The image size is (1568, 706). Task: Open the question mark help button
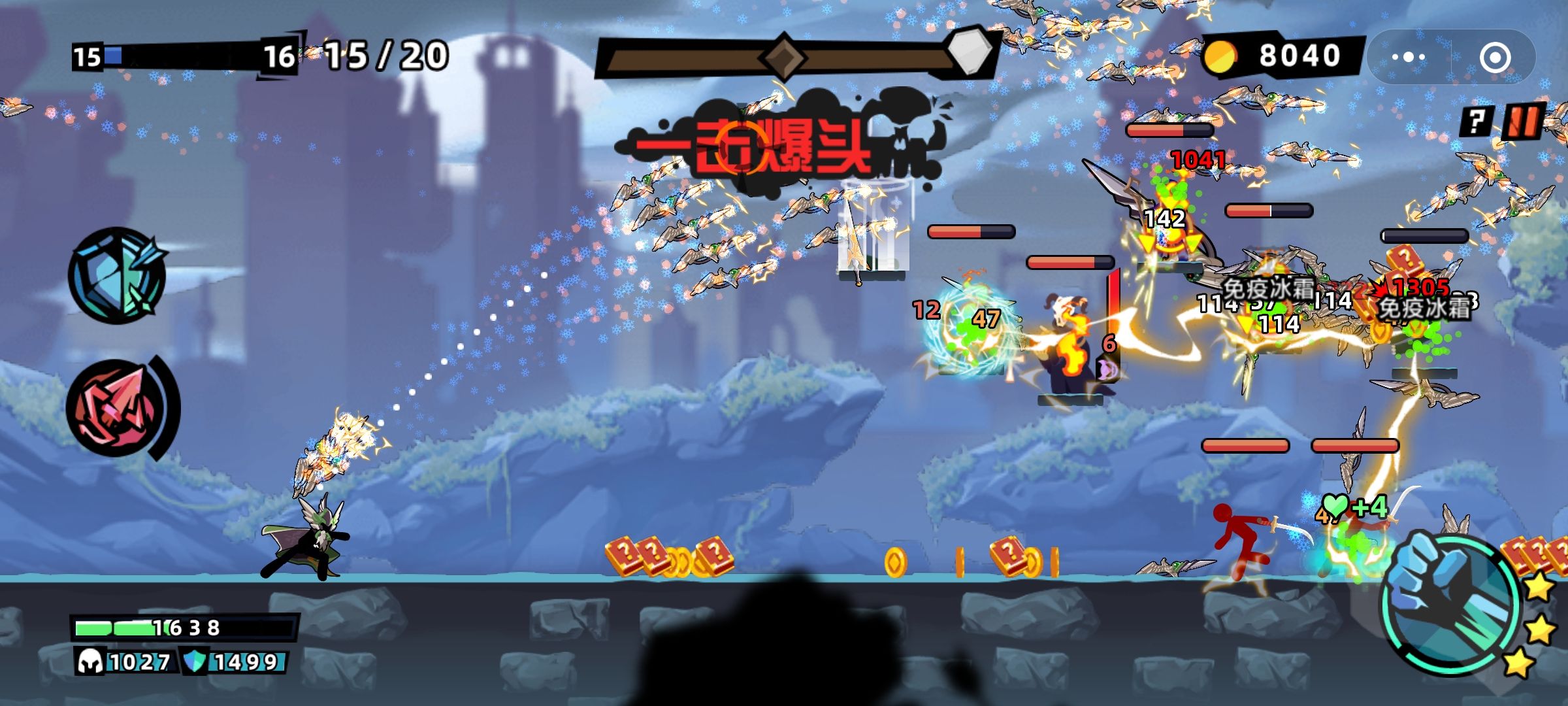coord(1476,122)
